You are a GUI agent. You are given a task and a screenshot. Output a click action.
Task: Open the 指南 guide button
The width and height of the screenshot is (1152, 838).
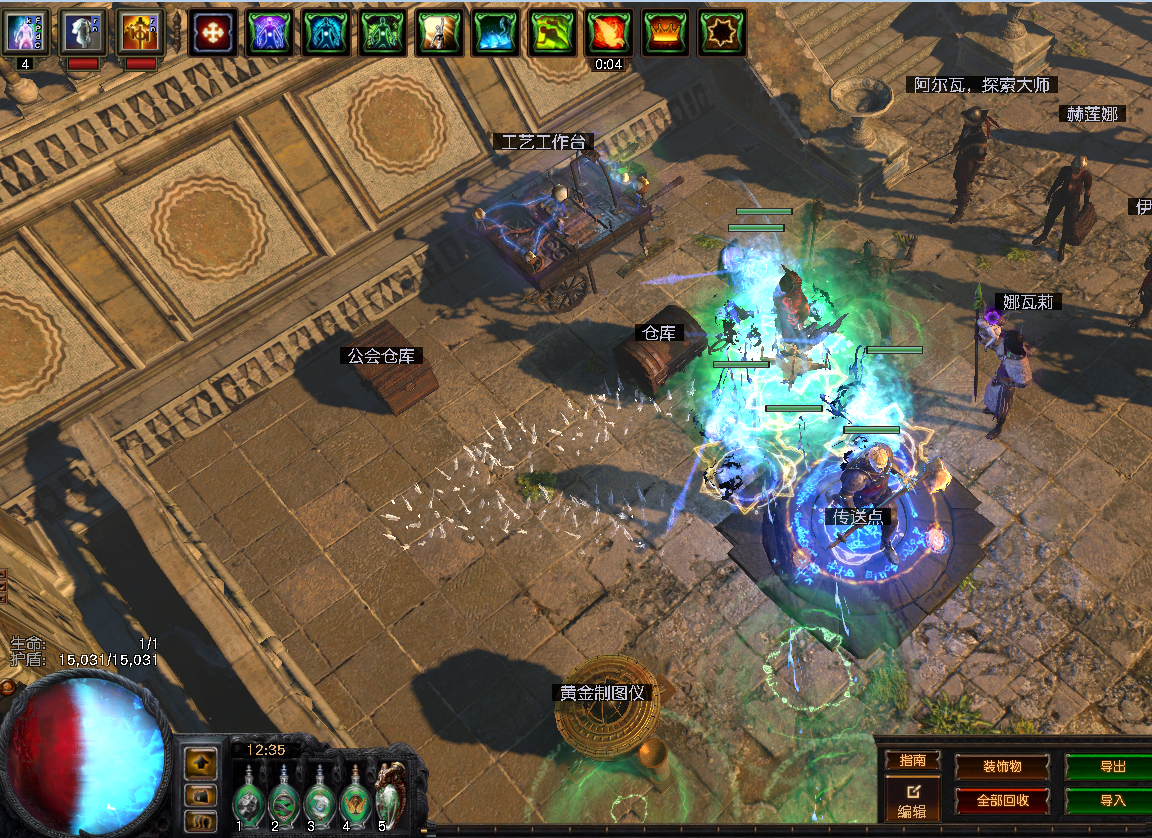click(912, 760)
